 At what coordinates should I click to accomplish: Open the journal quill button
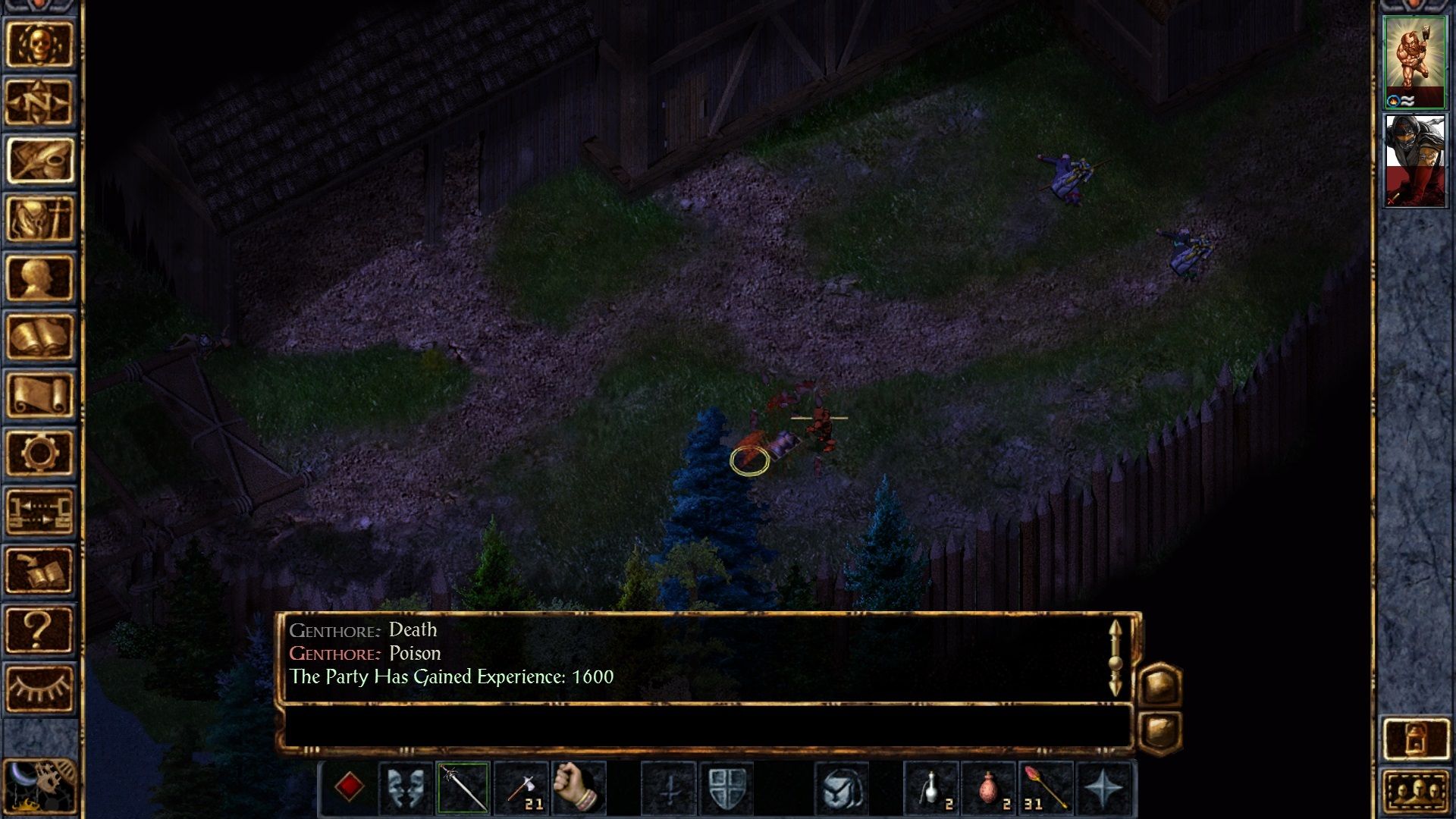point(39,160)
